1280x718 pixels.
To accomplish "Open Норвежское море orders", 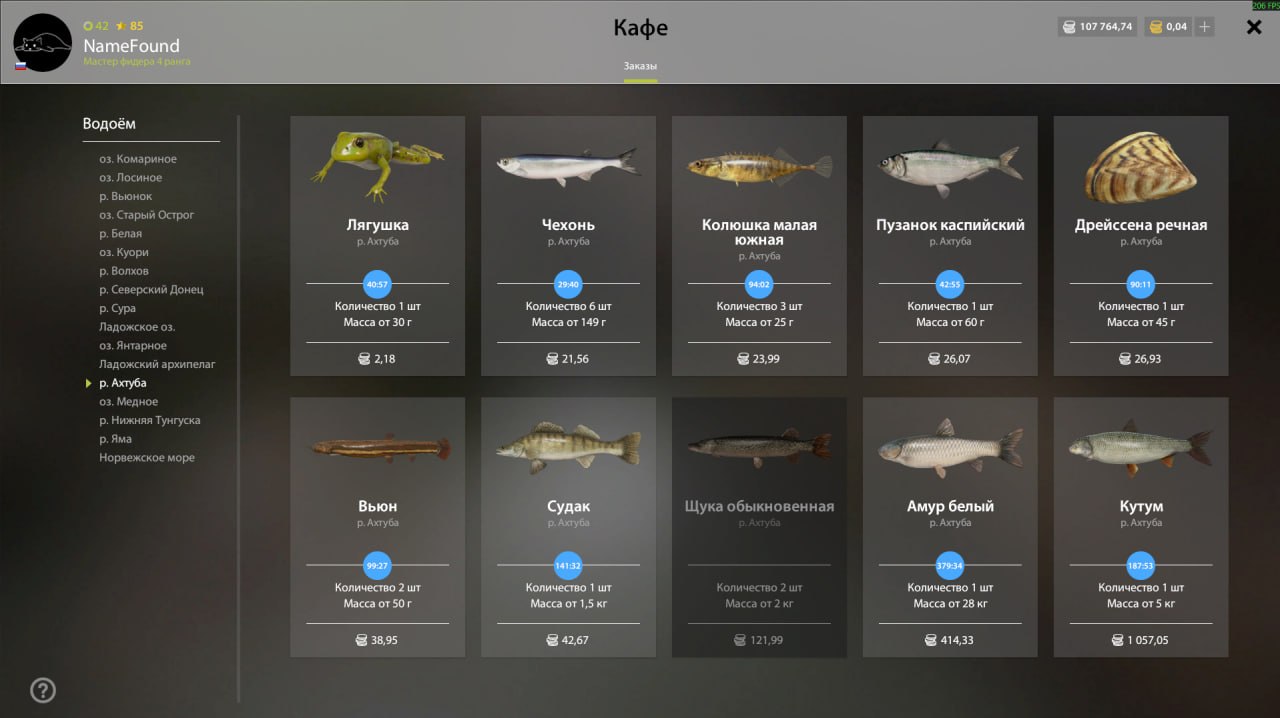I will click(147, 458).
